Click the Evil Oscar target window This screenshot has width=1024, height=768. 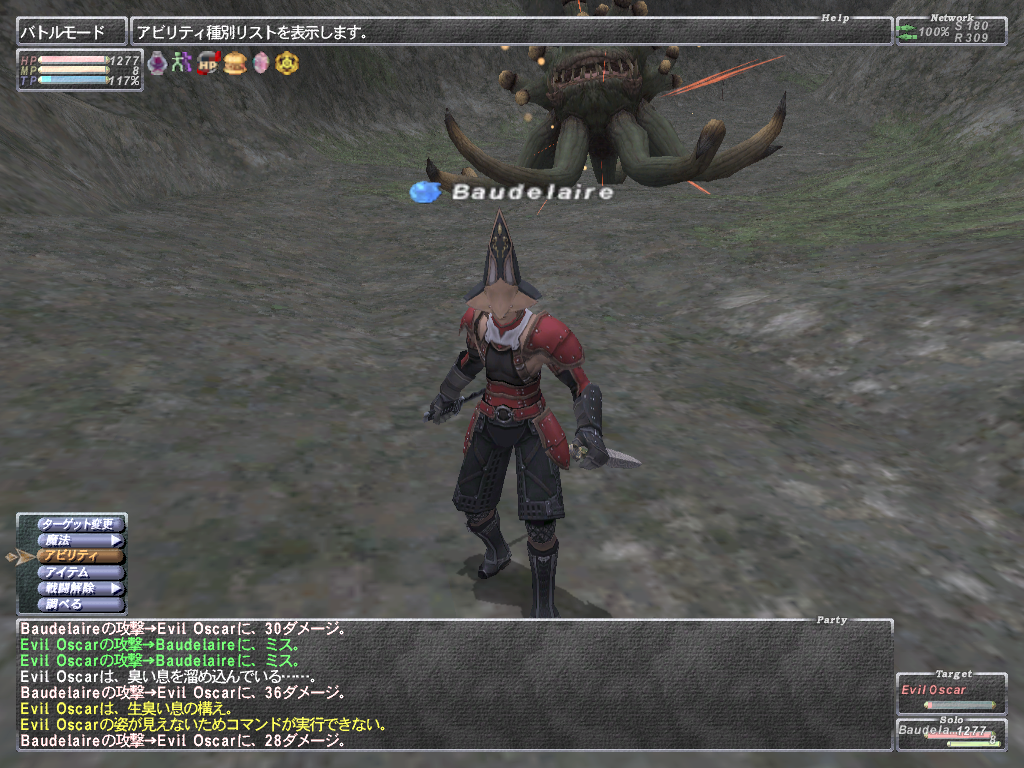click(x=951, y=693)
